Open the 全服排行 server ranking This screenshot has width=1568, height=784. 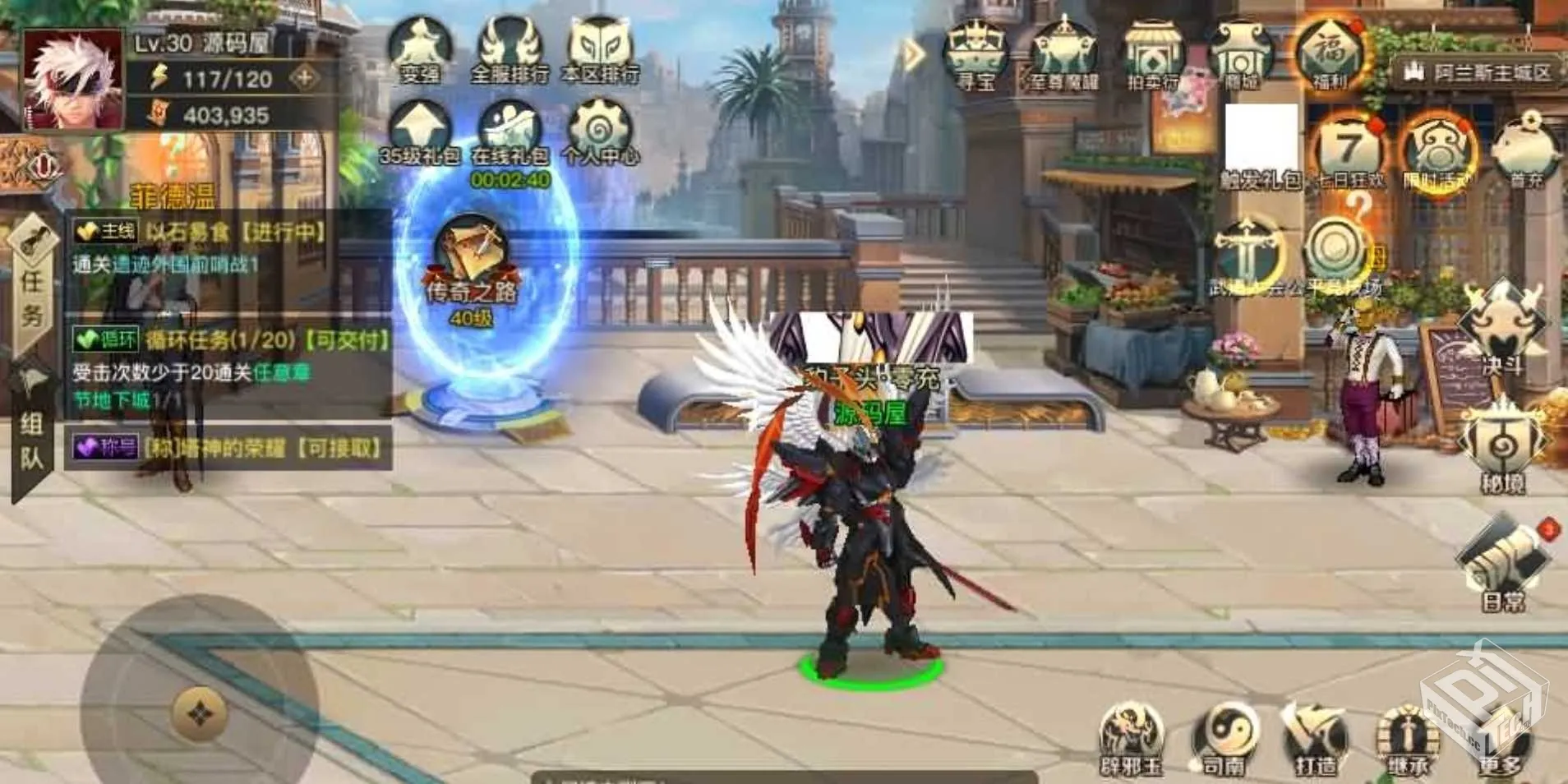510,51
